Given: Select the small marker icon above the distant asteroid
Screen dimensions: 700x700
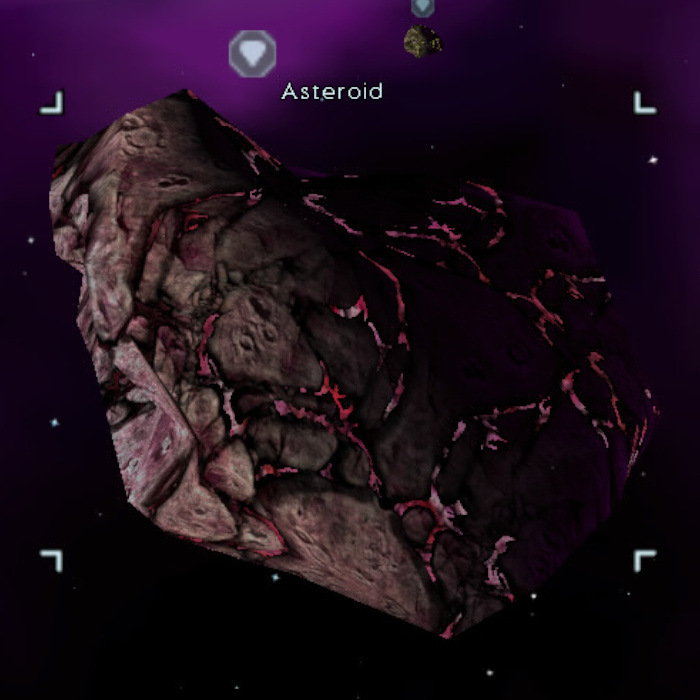Looking at the screenshot, I should pos(423,7).
